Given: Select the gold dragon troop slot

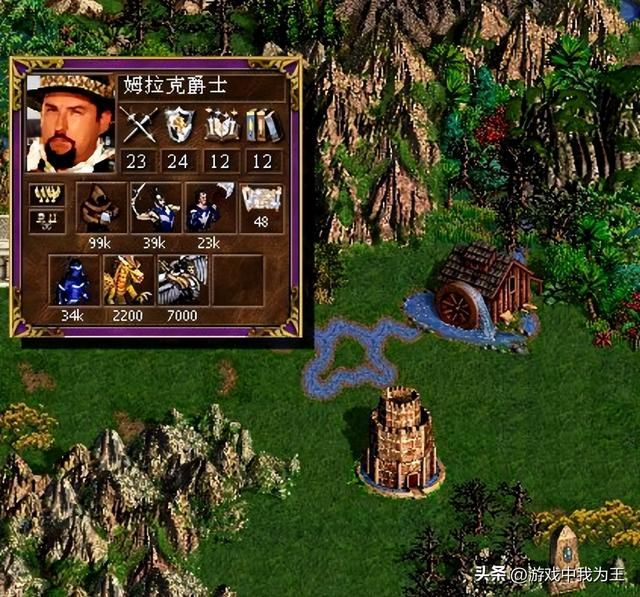Looking at the screenshot, I should click(128, 280).
